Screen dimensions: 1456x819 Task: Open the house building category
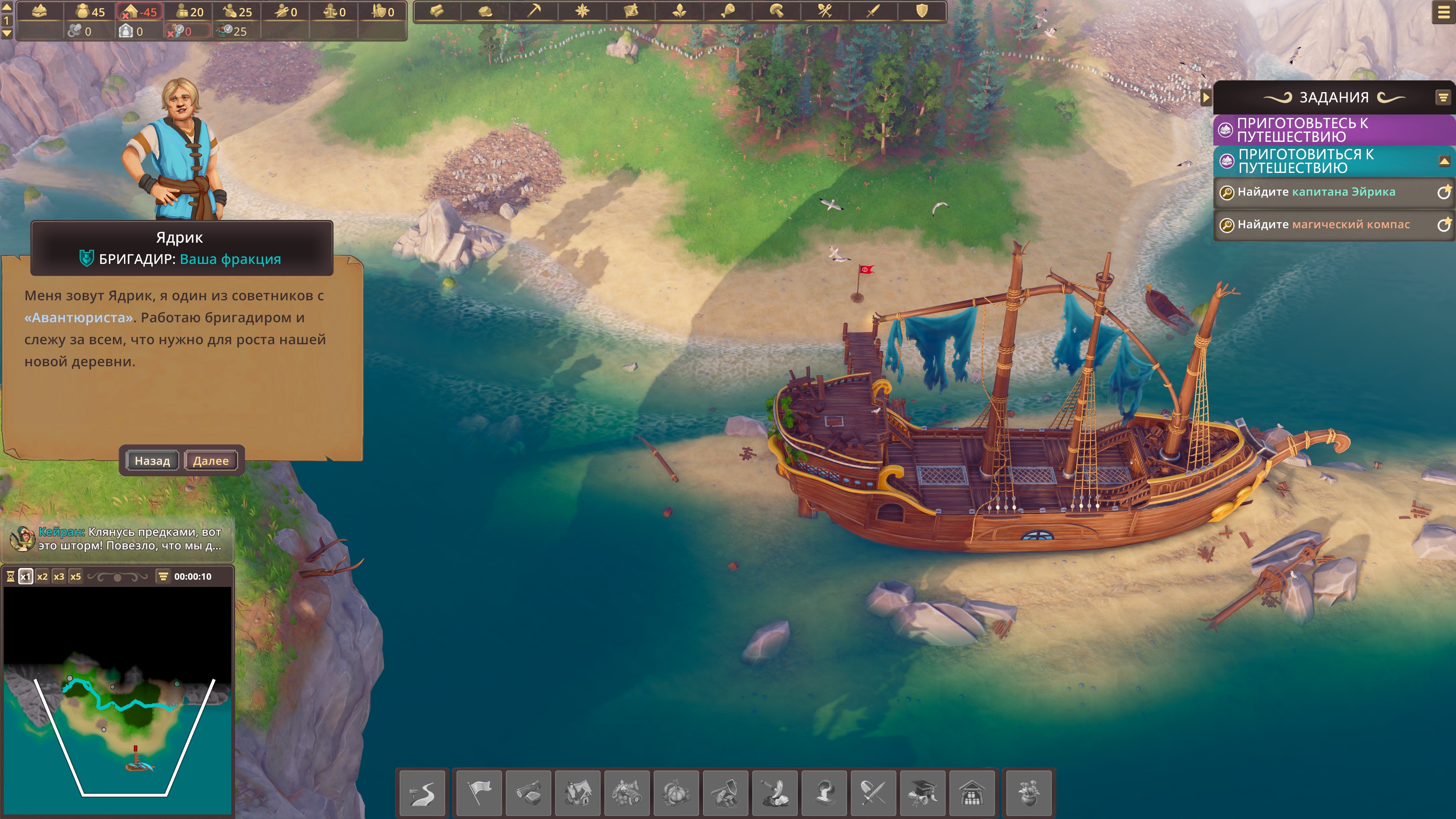[577, 792]
